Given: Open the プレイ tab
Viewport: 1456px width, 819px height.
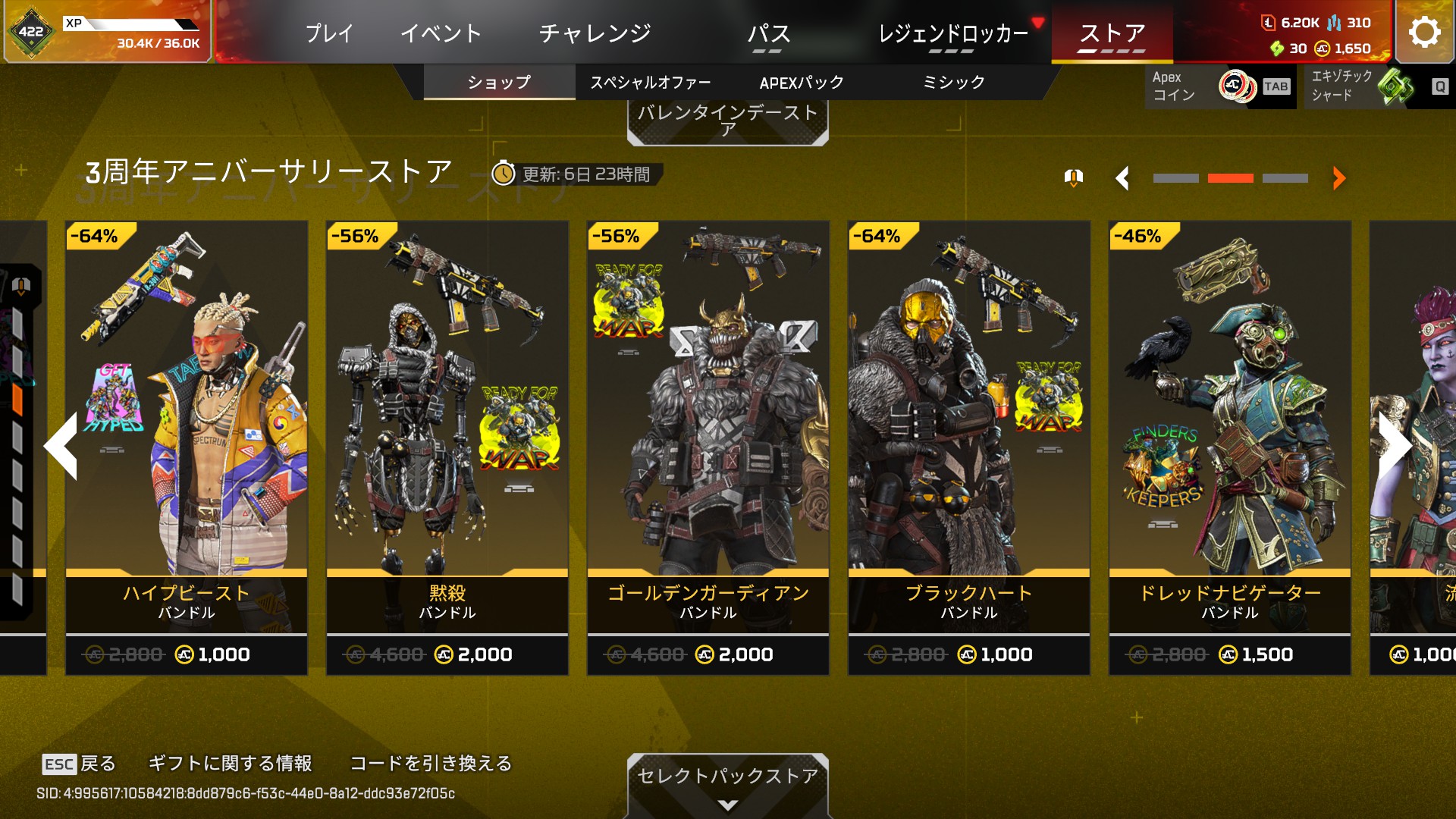Looking at the screenshot, I should pyautogui.click(x=329, y=33).
